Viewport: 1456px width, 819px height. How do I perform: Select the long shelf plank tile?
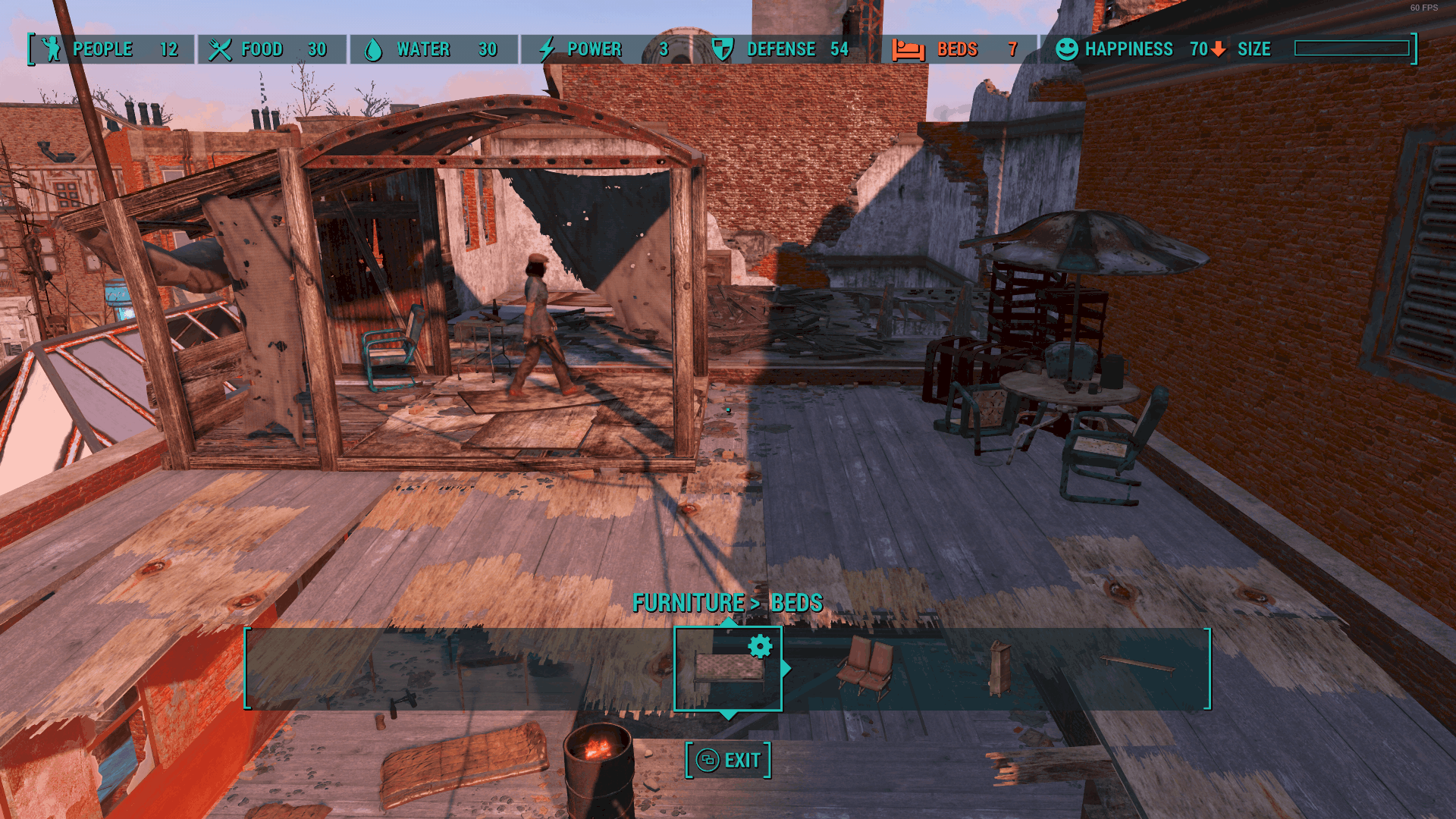pyautogui.click(x=1137, y=664)
